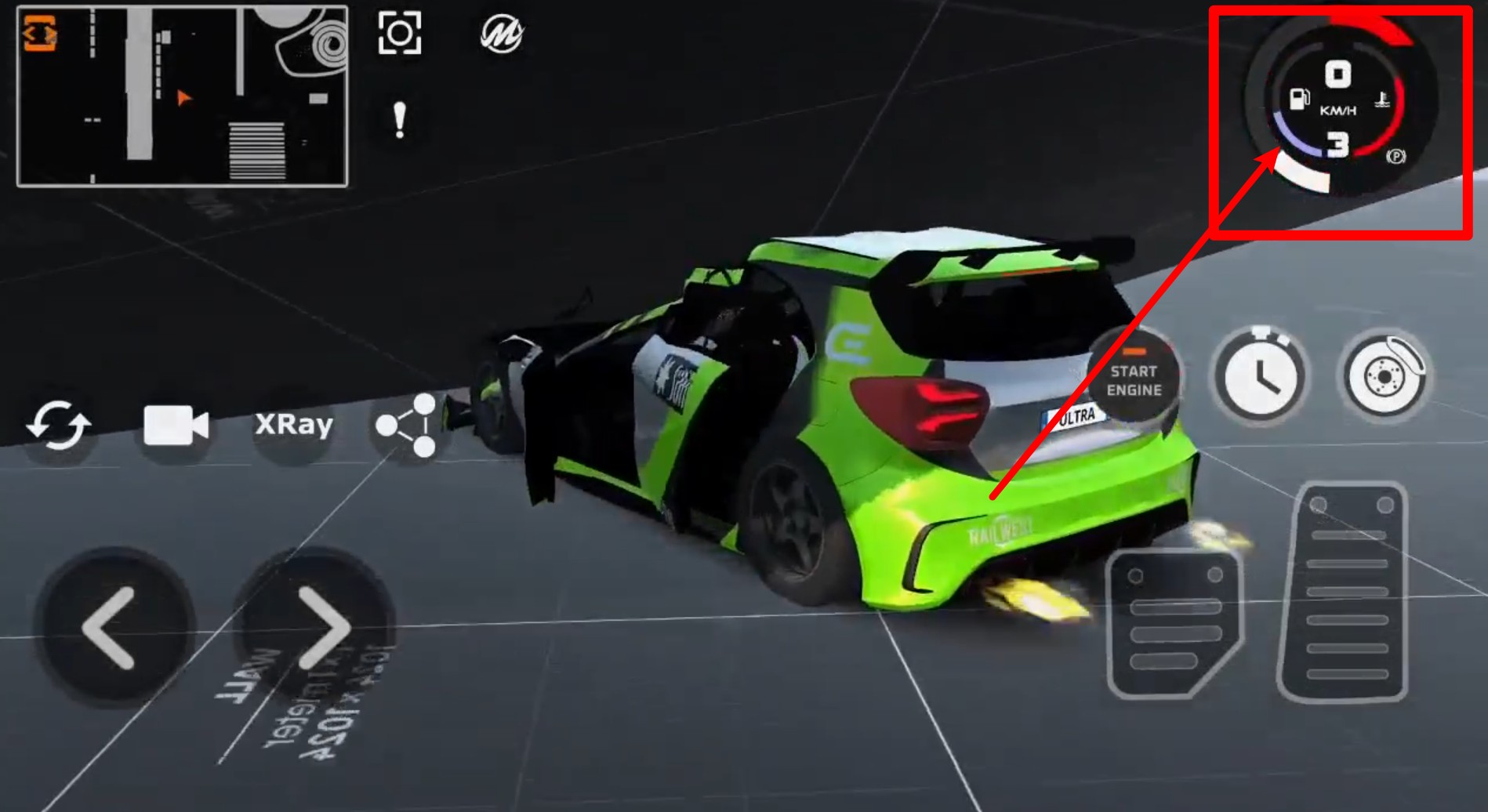Engage the brake disc handbrake button
This screenshot has height=812, width=1488.
1385,375
